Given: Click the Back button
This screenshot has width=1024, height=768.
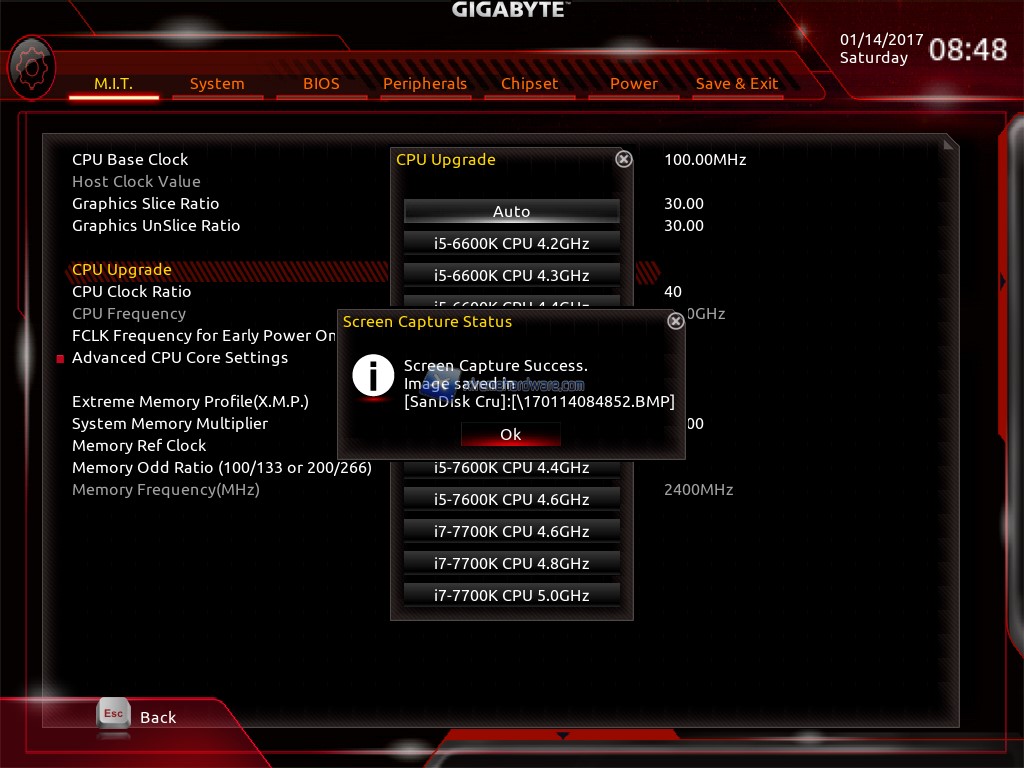Looking at the screenshot, I should pyautogui.click(x=137, y=716).
